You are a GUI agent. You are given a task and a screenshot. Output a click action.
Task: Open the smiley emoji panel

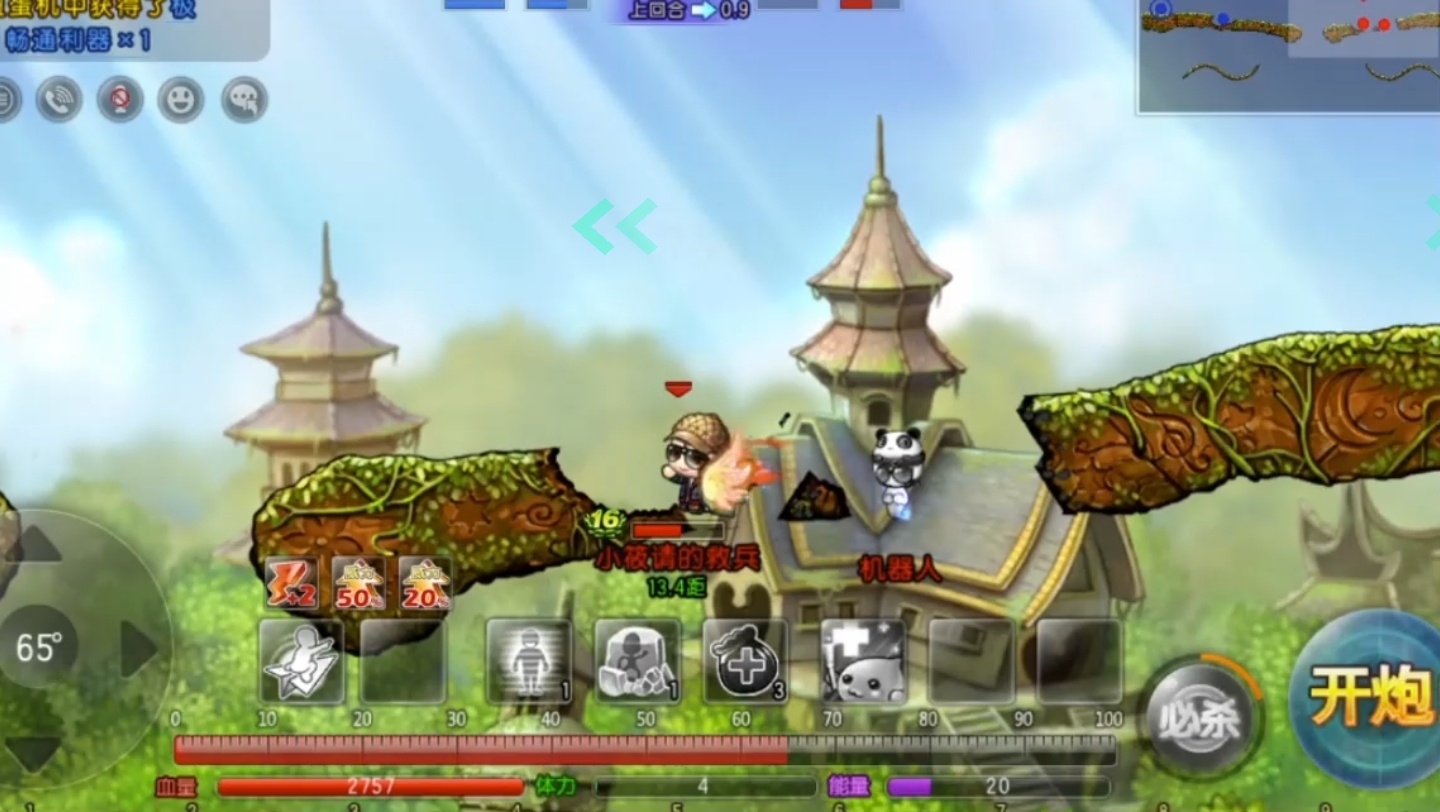click(x=181, y=100)
